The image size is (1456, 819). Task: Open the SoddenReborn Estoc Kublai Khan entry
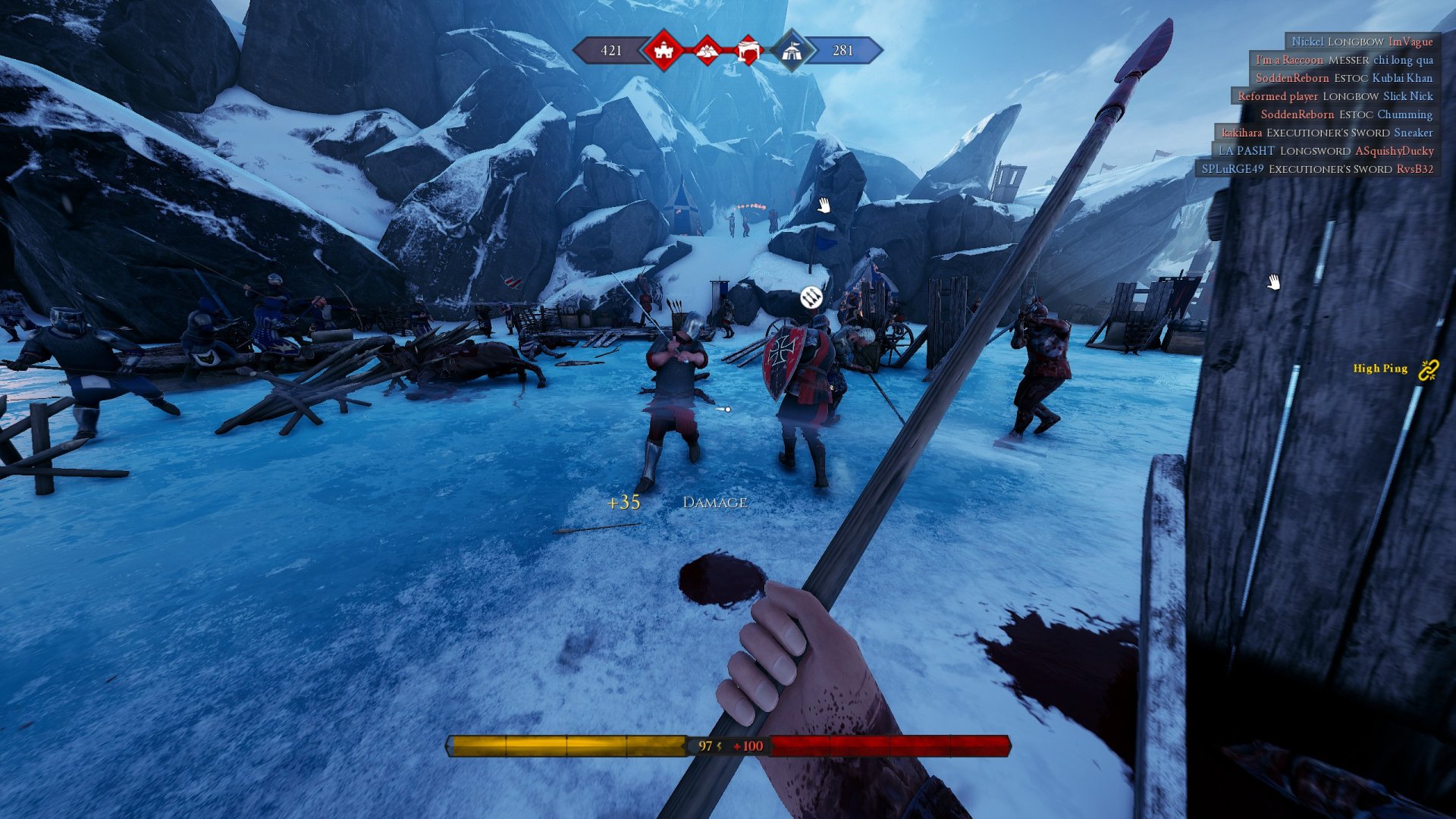[1344, 78]
